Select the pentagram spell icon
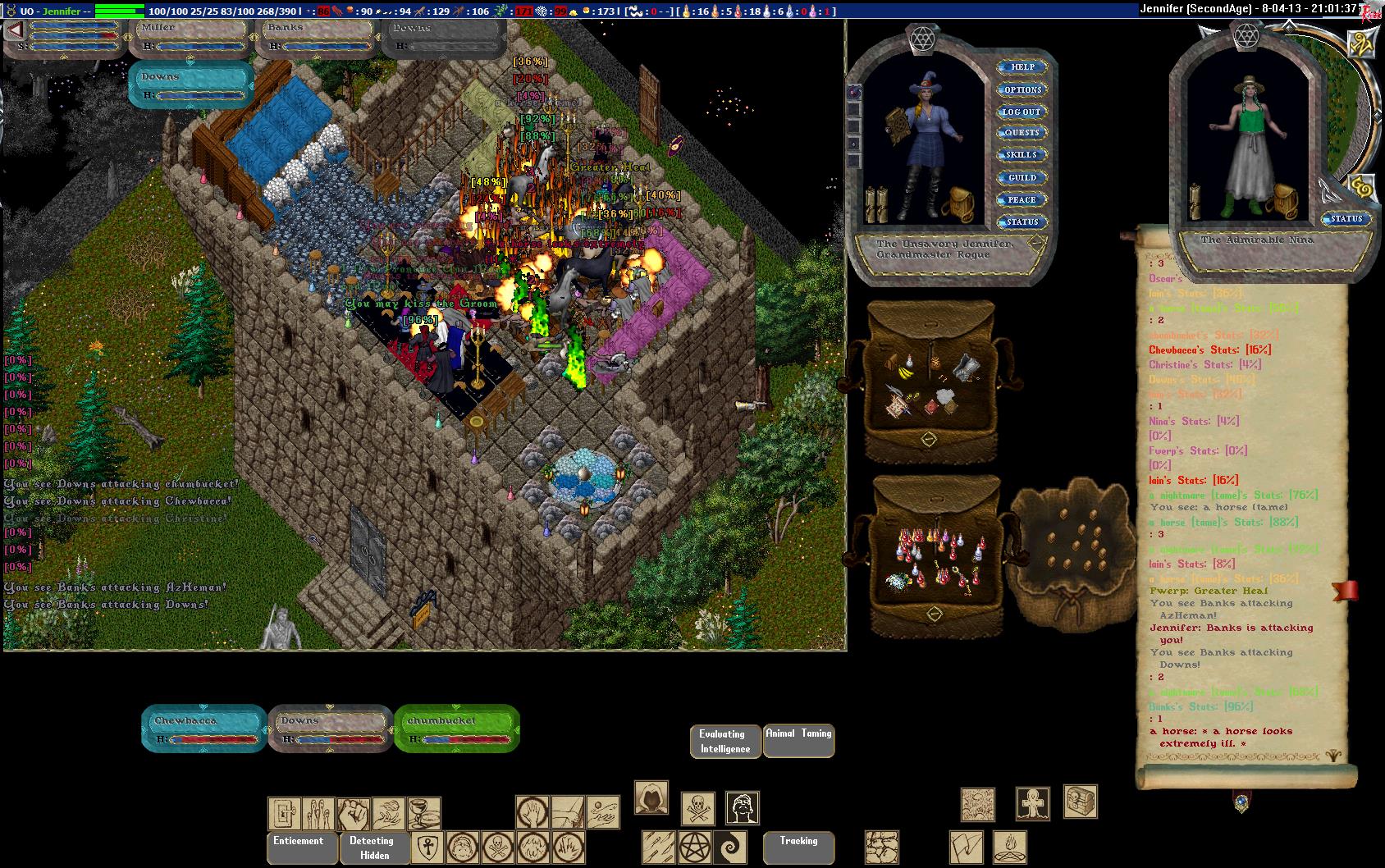1385x868 pixels. [694, 847]
